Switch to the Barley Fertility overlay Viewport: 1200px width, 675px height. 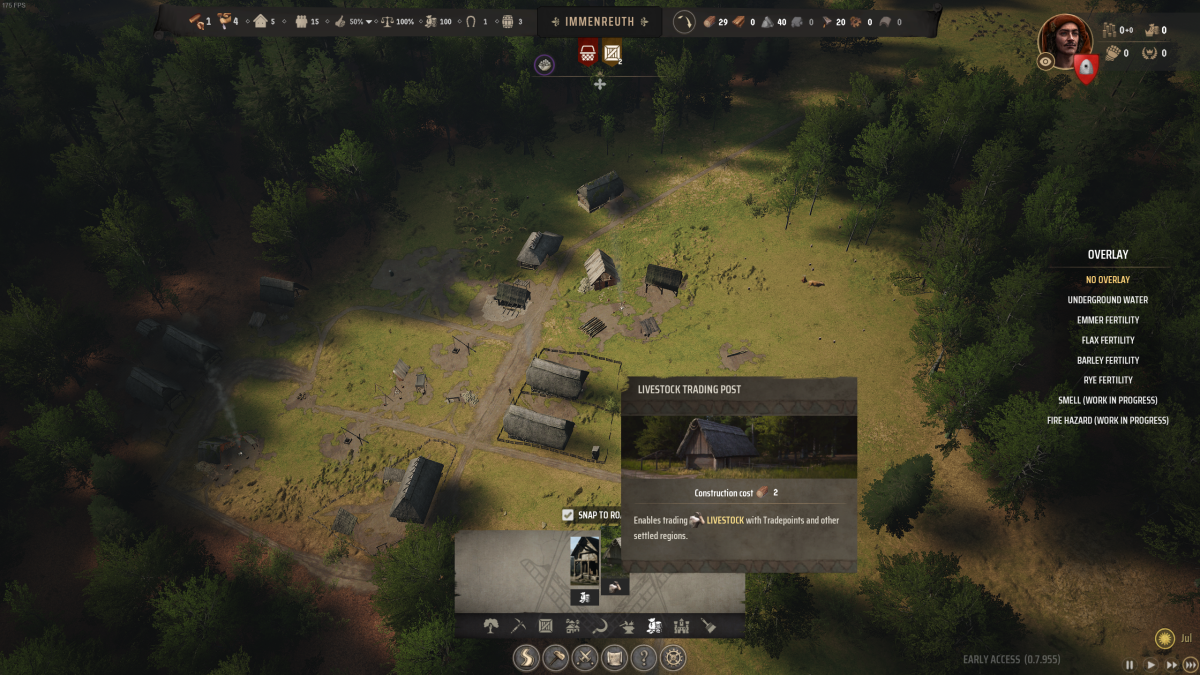point(1107,360)
